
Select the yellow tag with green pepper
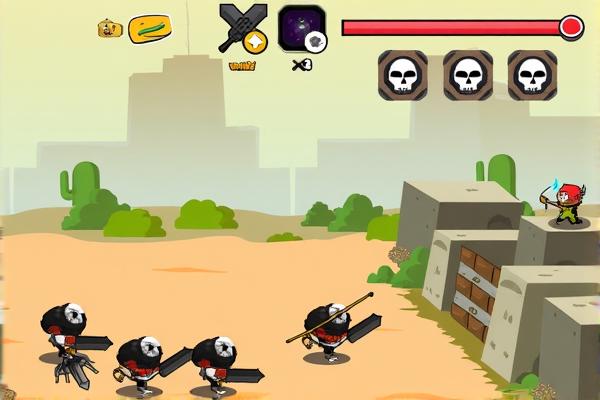coord(150,28)
